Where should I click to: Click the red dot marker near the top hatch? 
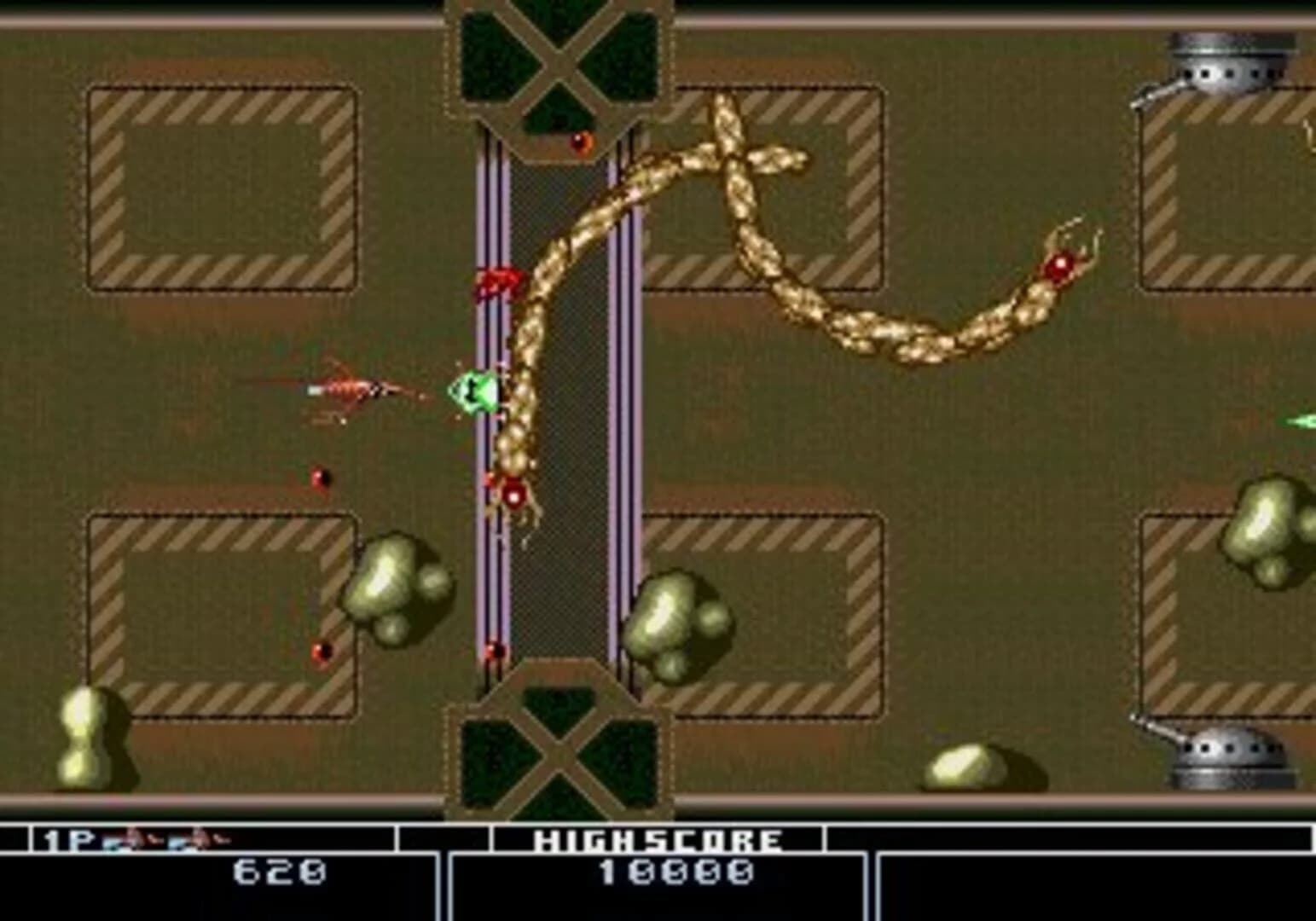(582, 140)
